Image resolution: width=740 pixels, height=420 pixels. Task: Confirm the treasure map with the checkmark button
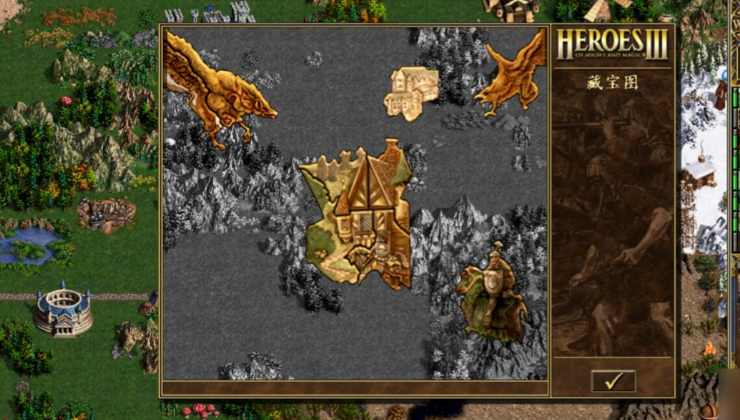click(612, 380)
